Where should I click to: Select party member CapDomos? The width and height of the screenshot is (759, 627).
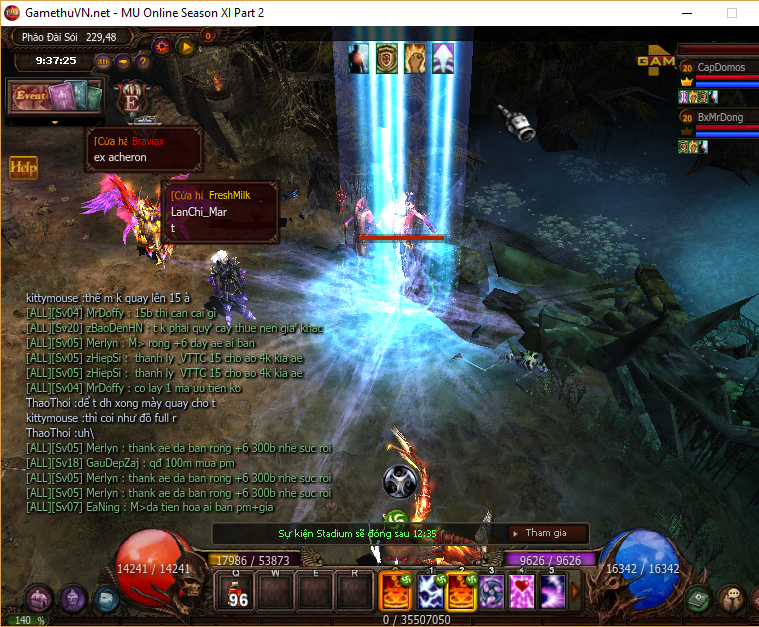[718, 67]
